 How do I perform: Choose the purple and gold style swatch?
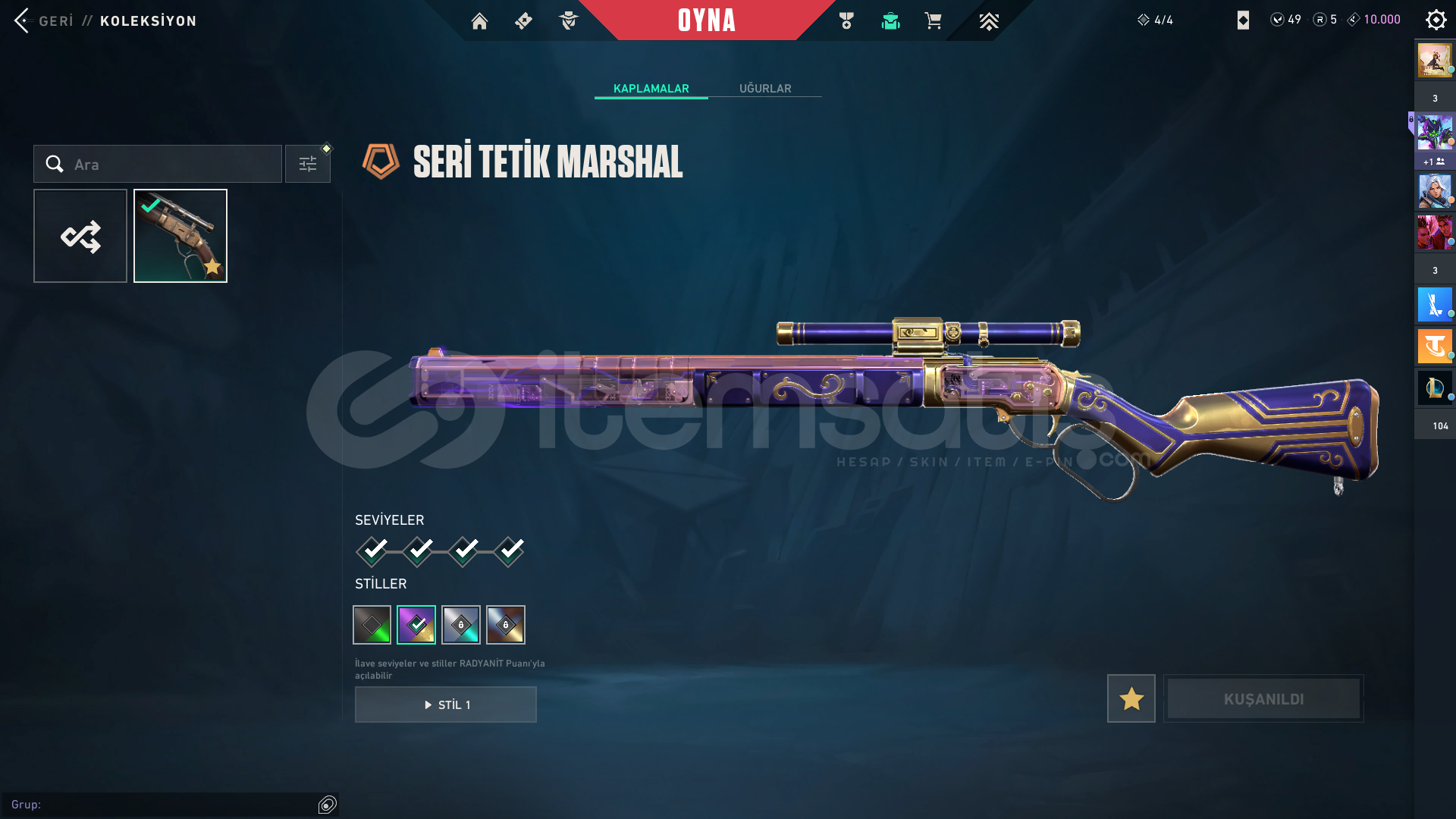(416, 625)
